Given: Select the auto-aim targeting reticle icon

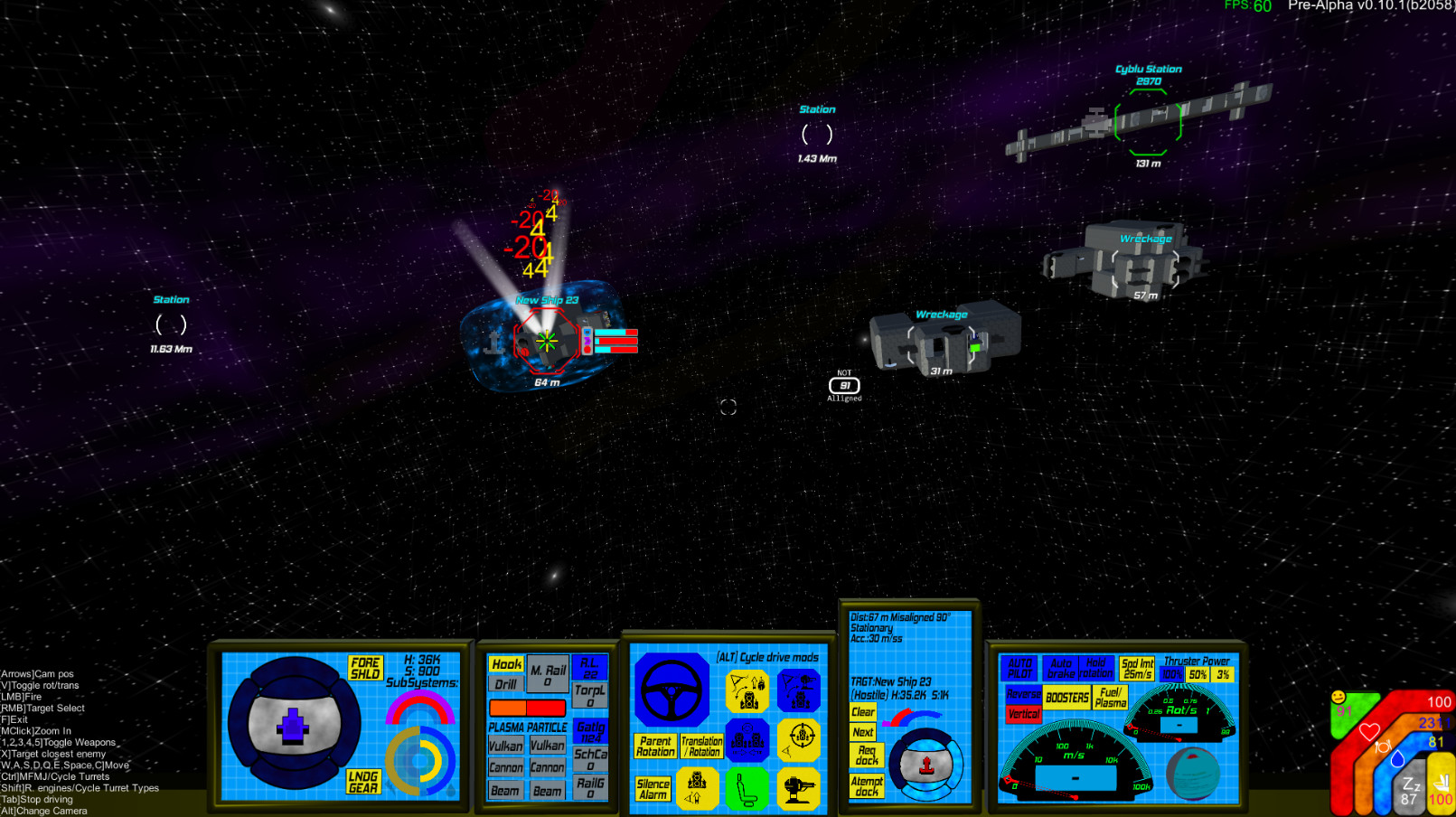Looking at the screenshot, I should [x=801, y=740].
